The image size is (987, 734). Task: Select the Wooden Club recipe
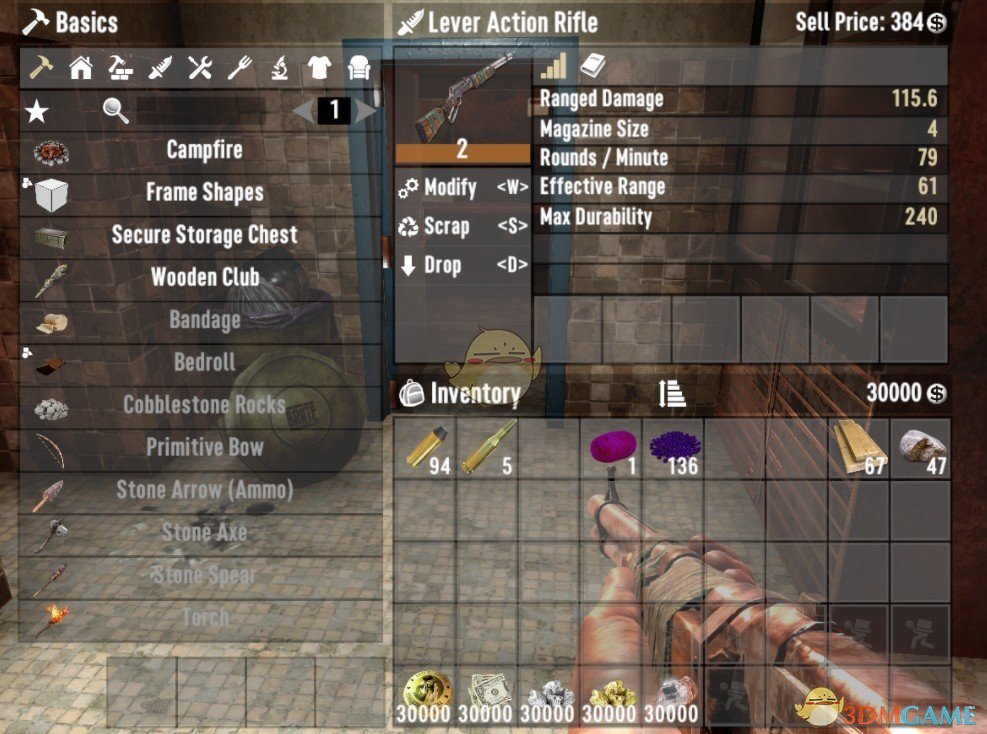[x=204, y=278]
